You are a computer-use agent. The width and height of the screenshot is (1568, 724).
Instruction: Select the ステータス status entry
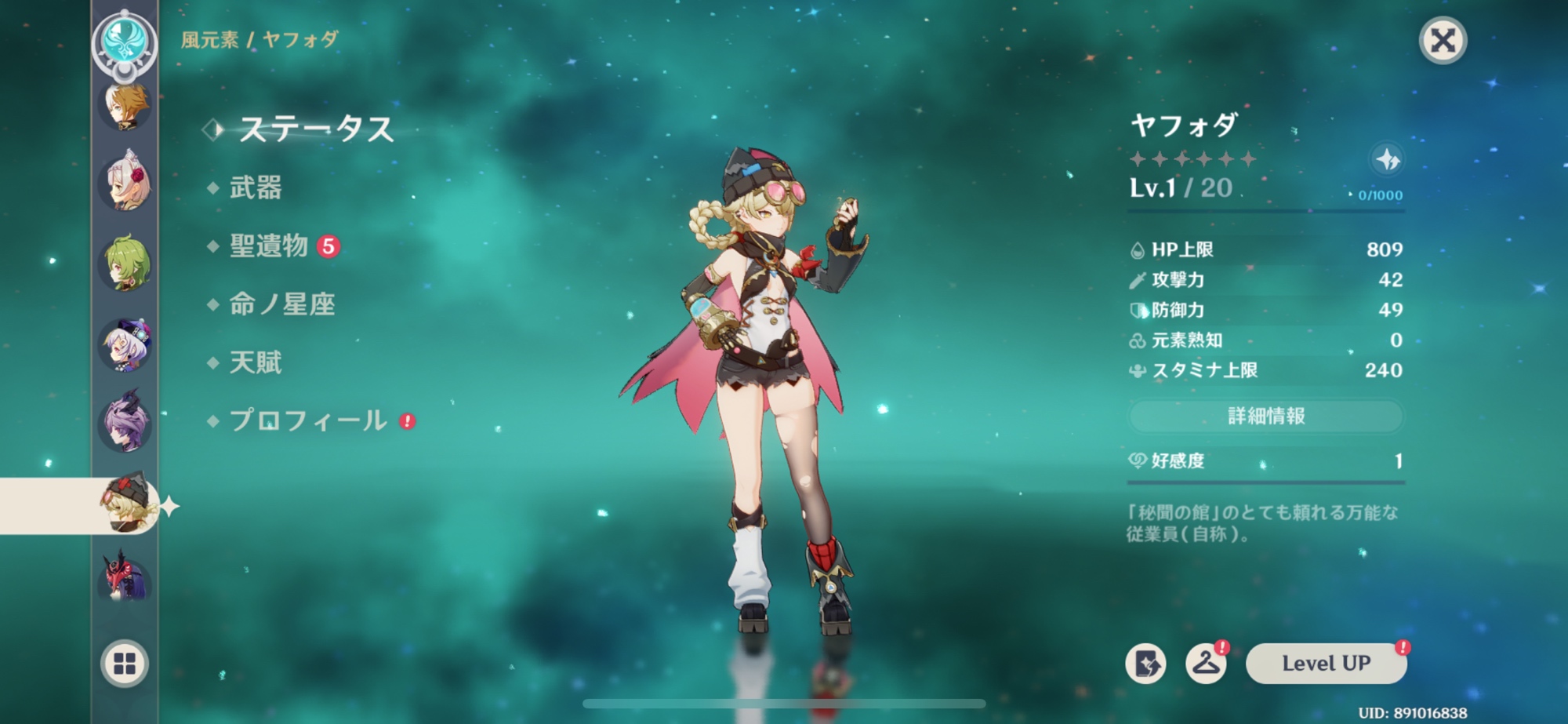coord(315,129)
